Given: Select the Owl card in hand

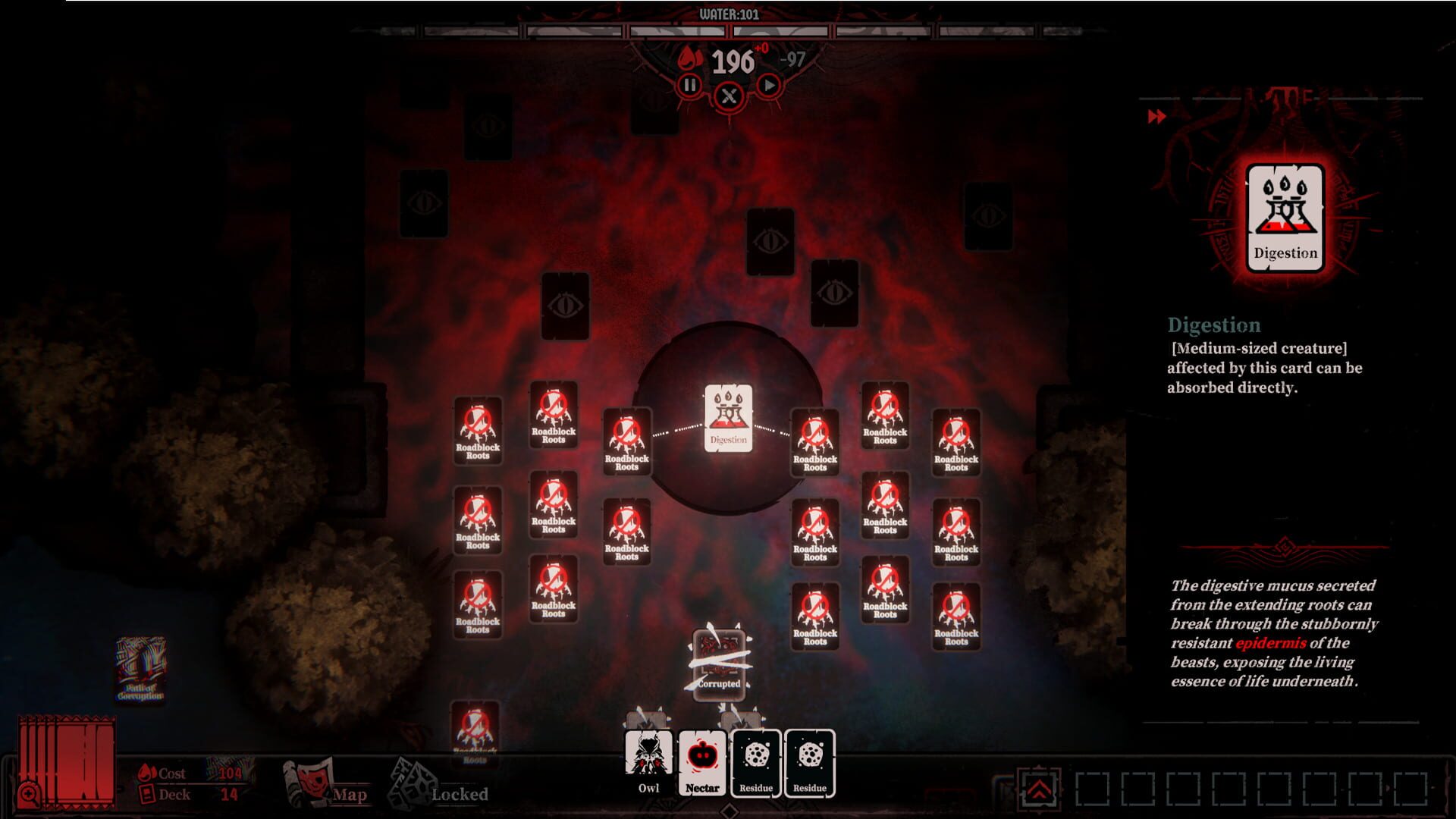Looking at the screenshot, I should click(x=650, y=761).
